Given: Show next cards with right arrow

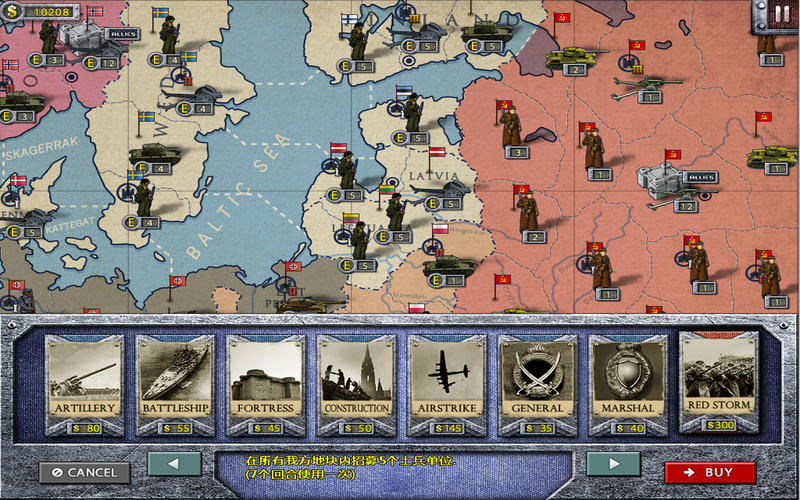Looking at the screenshot, I should click(612, 463).
